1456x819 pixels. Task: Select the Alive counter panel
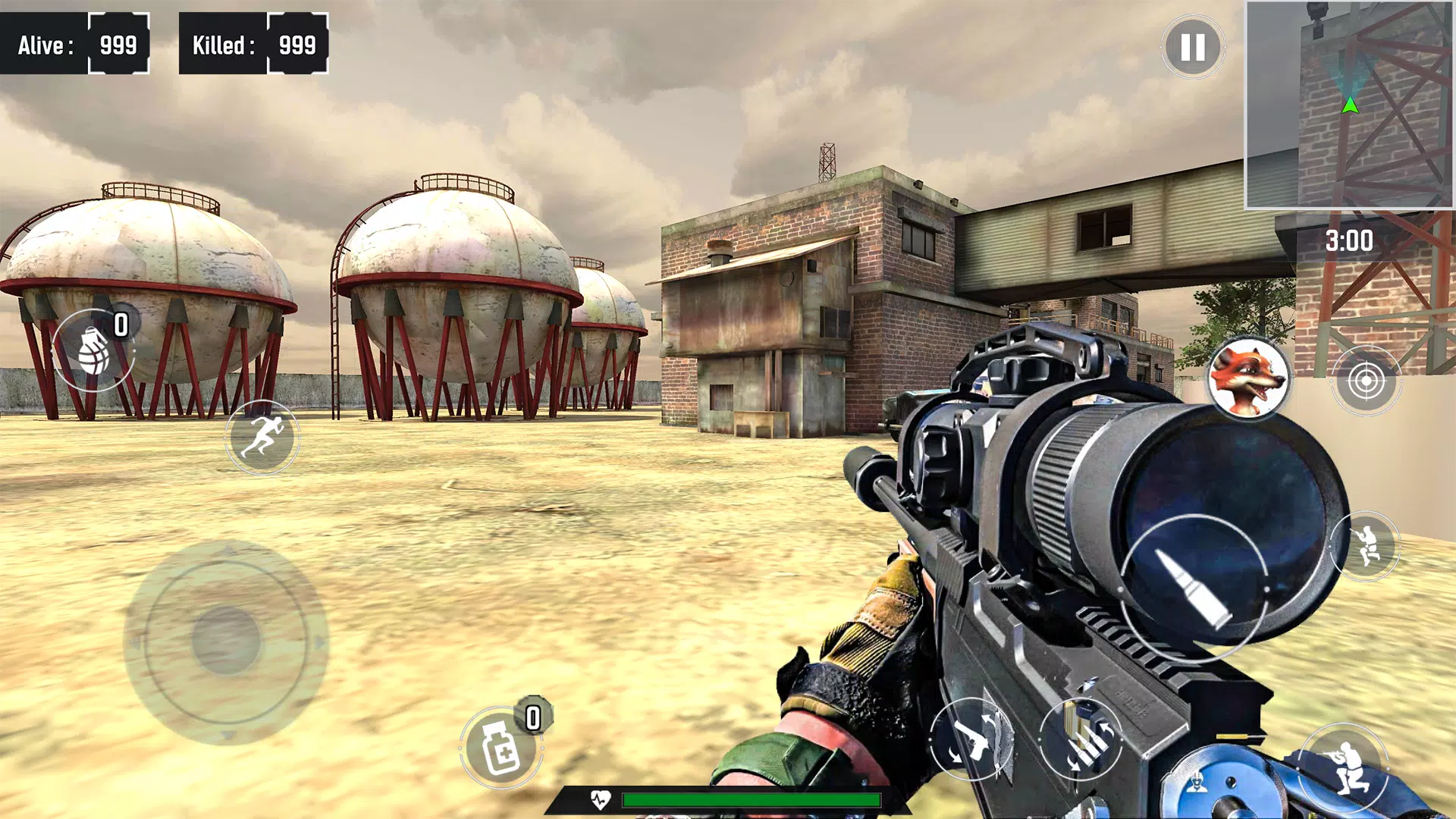point(76,43)
